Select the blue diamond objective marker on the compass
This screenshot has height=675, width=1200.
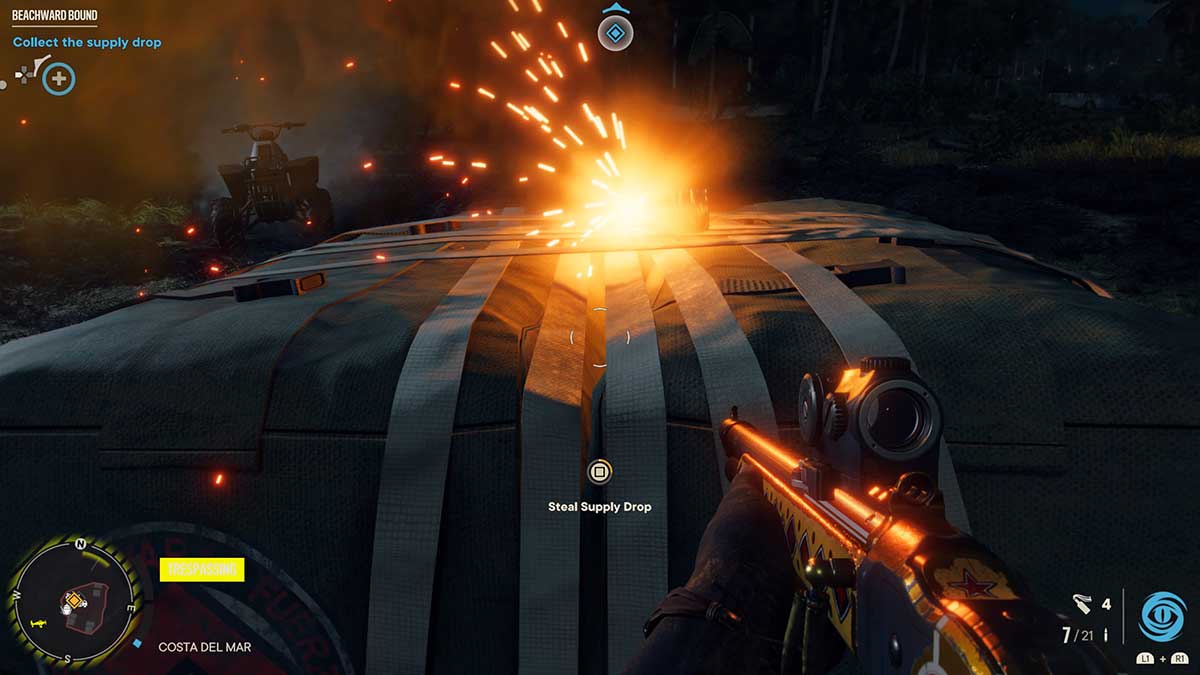(616, 35)
